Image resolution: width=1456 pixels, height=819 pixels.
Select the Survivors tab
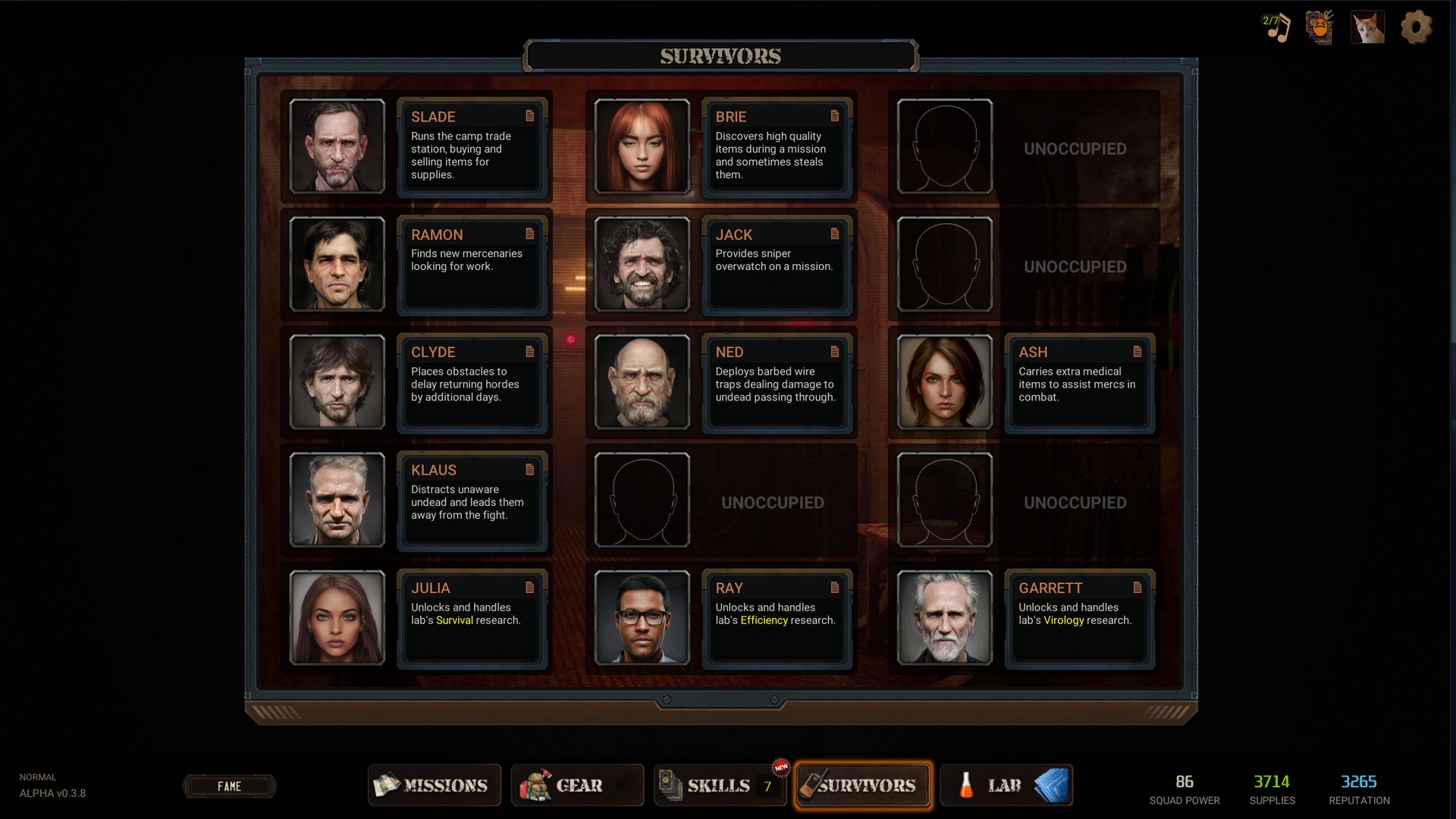pos(864,785)
